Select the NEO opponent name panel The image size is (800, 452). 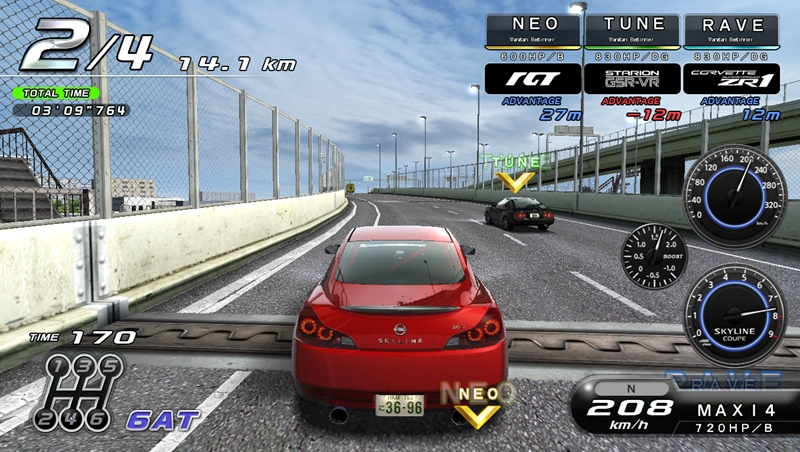pyautogui.click(x=533, y=28)
